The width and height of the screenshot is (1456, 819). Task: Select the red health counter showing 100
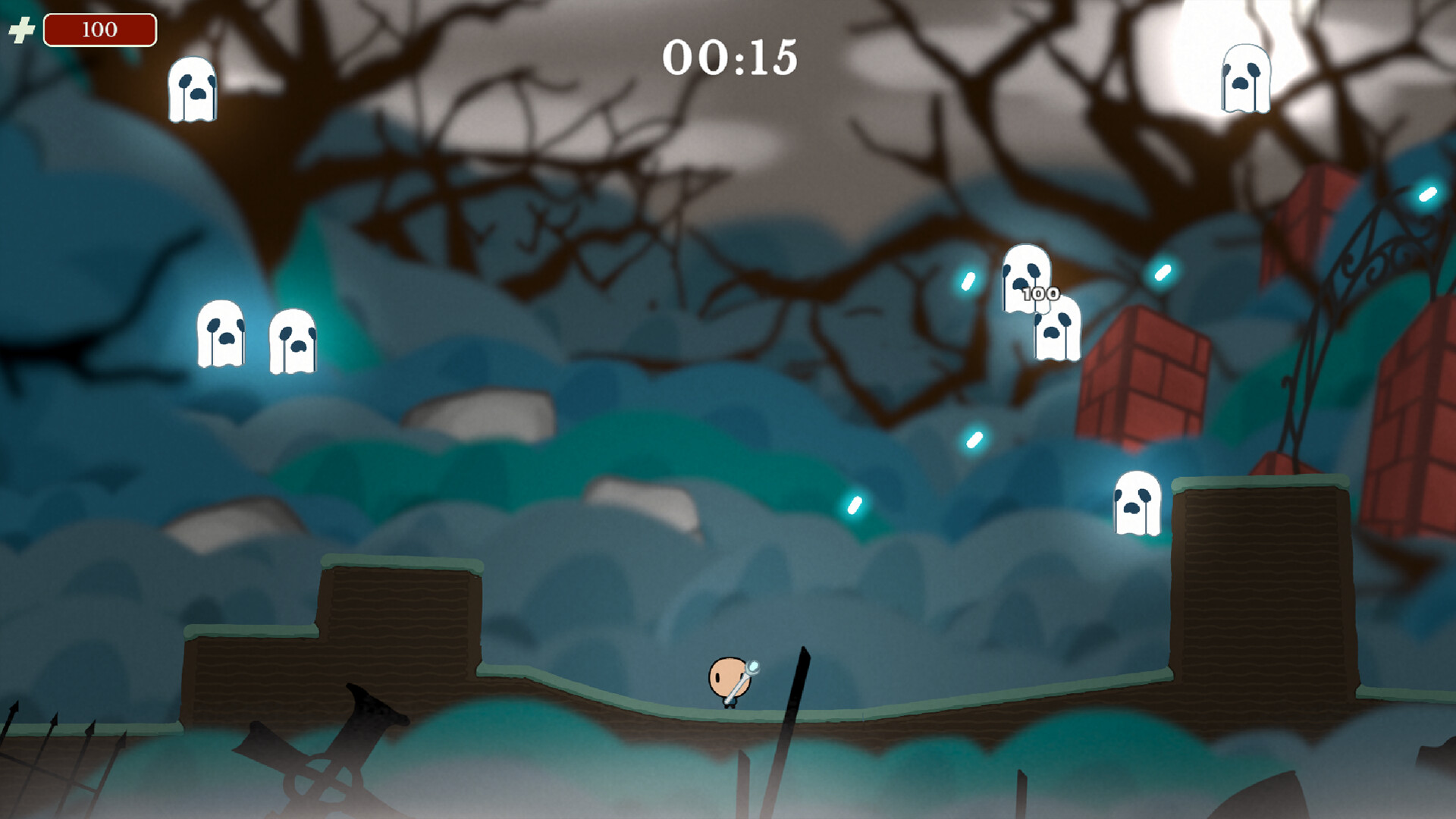click(x=100, y=30)
